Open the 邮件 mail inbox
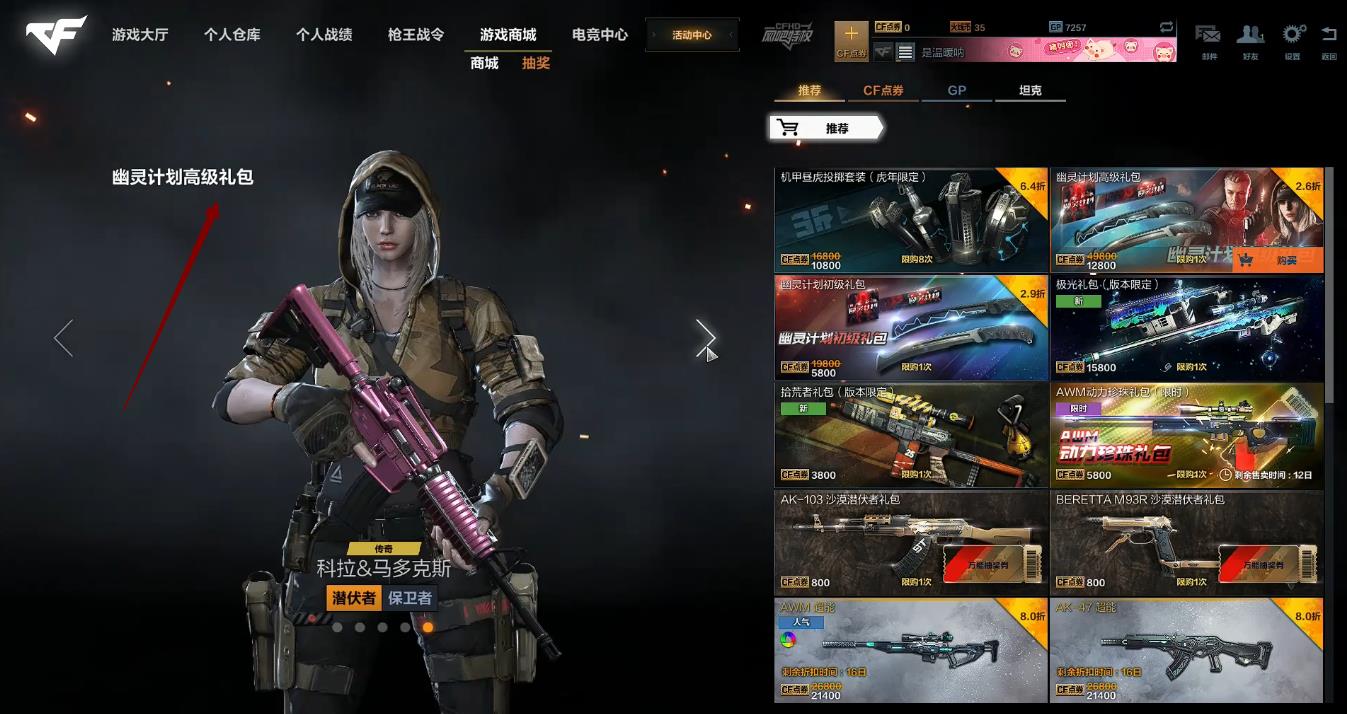This screenshot has width=1347, height=714. 1208,40
